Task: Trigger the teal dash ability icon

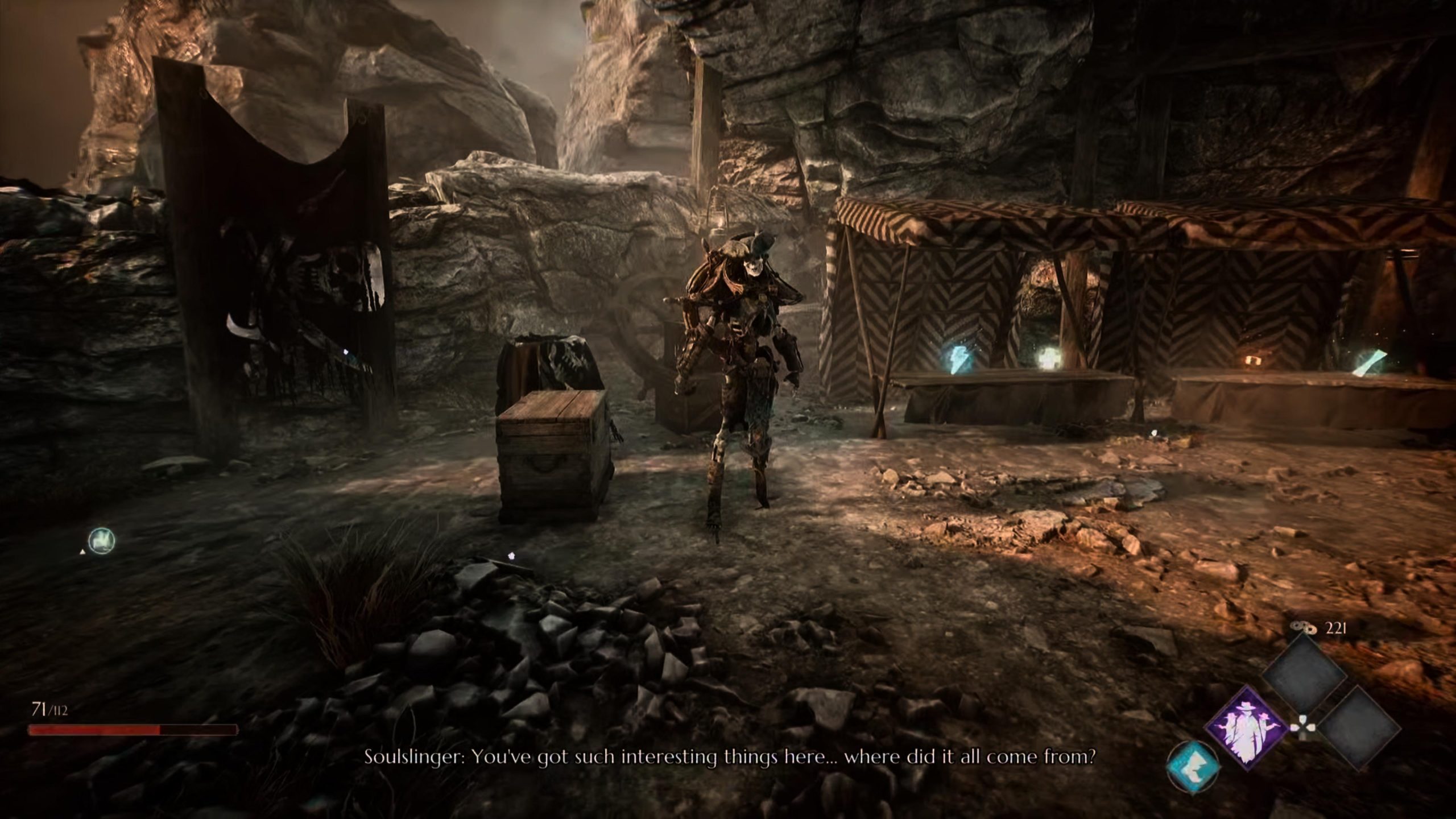Action: 1193,766
